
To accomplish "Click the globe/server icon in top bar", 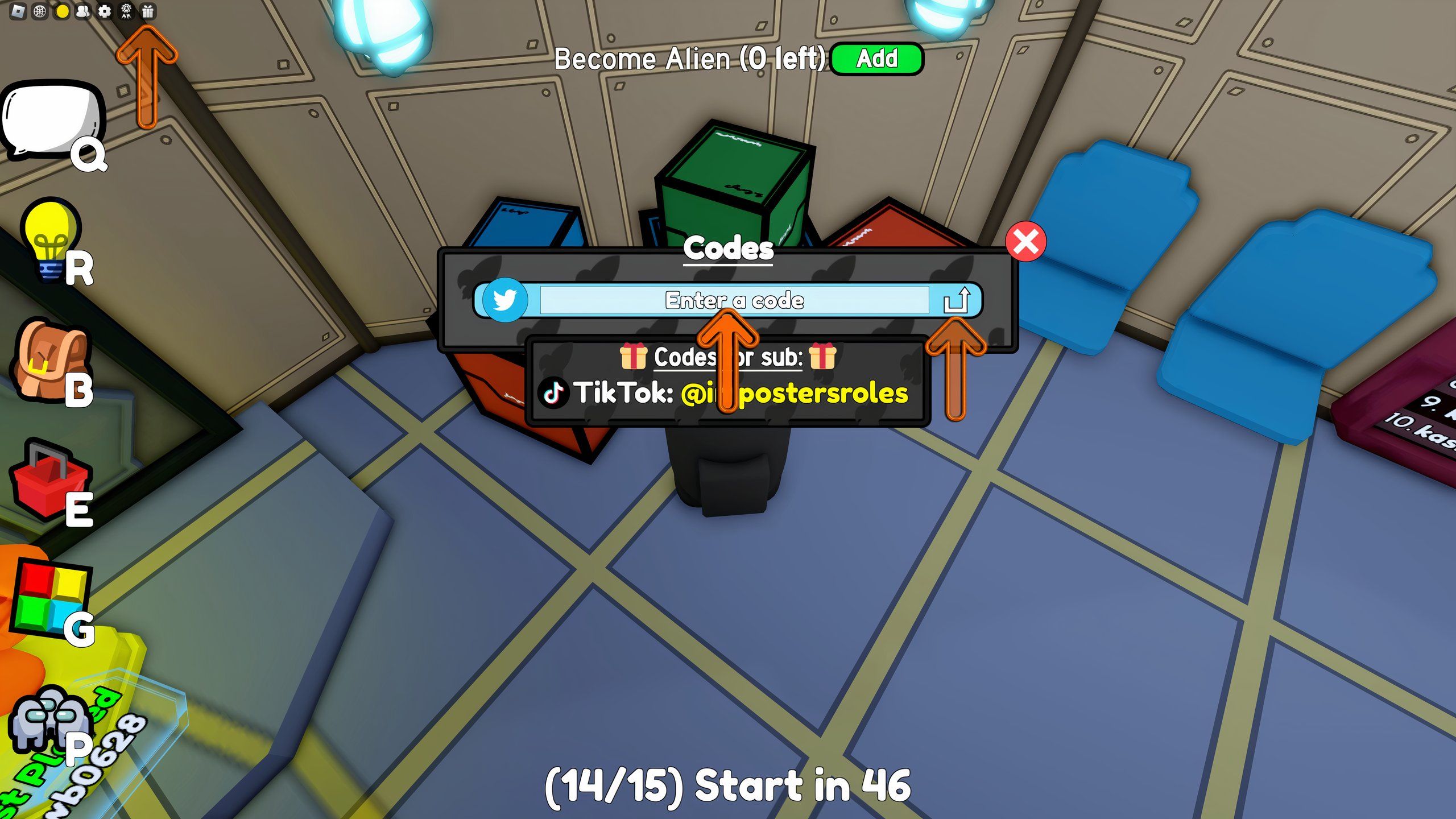I will pos(40,11).
